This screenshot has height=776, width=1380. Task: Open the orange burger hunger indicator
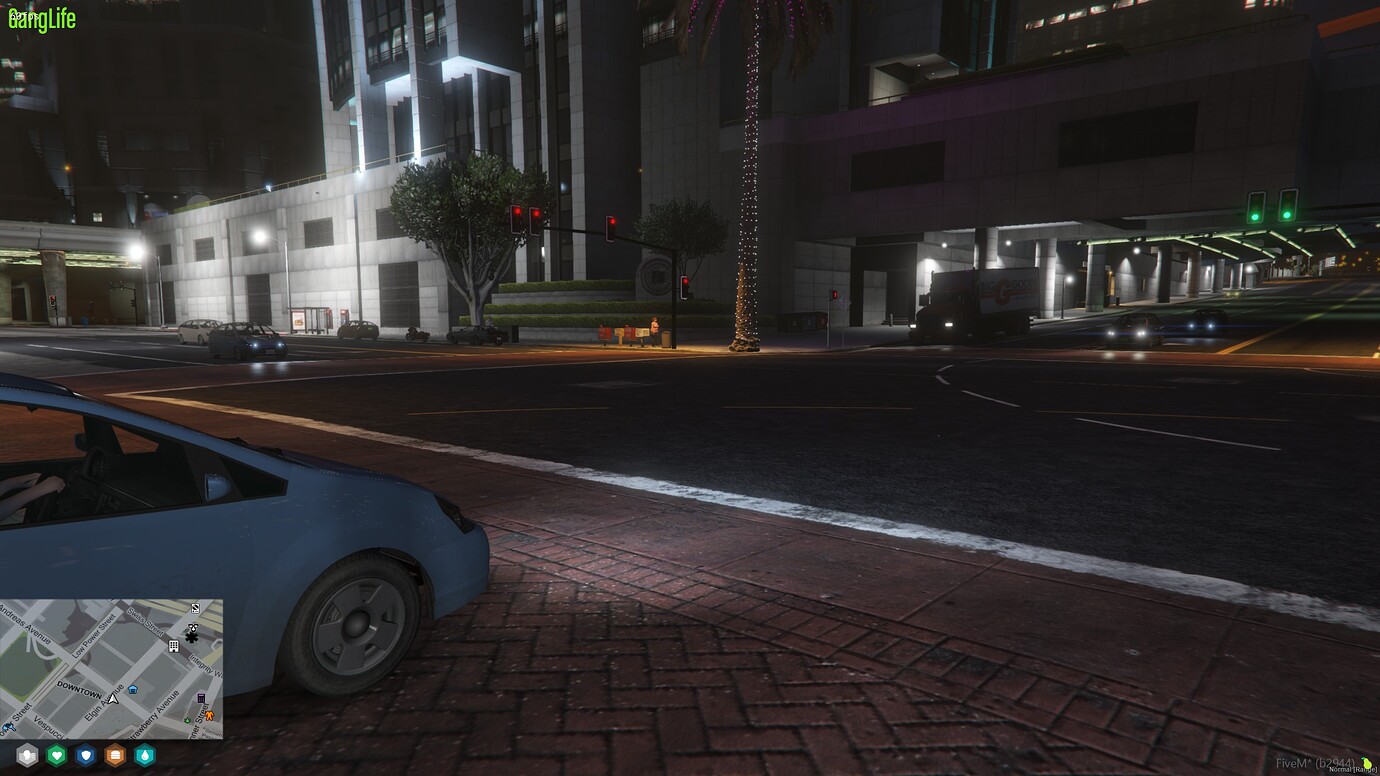coord(116,755)
